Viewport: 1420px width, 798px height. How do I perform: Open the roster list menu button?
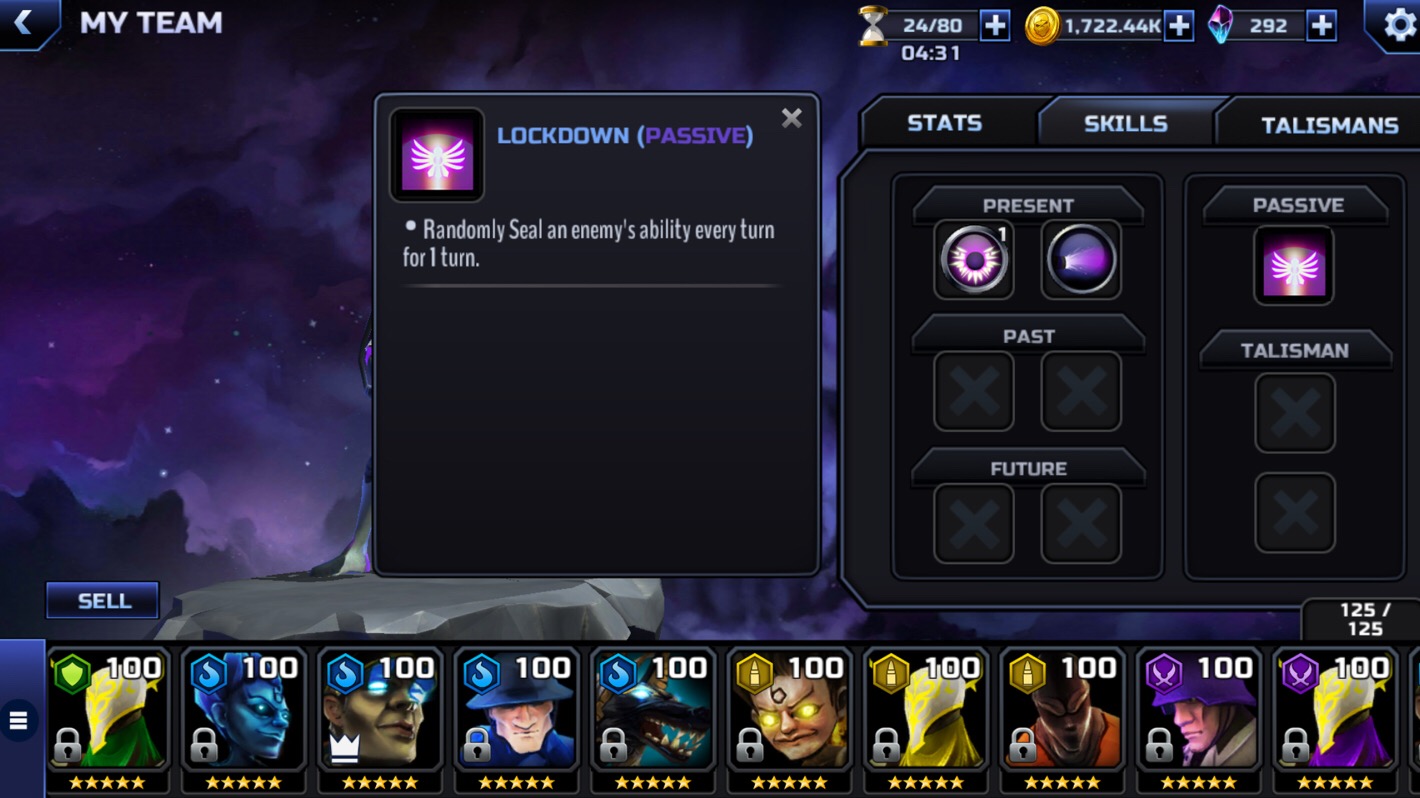click(19, 720)
